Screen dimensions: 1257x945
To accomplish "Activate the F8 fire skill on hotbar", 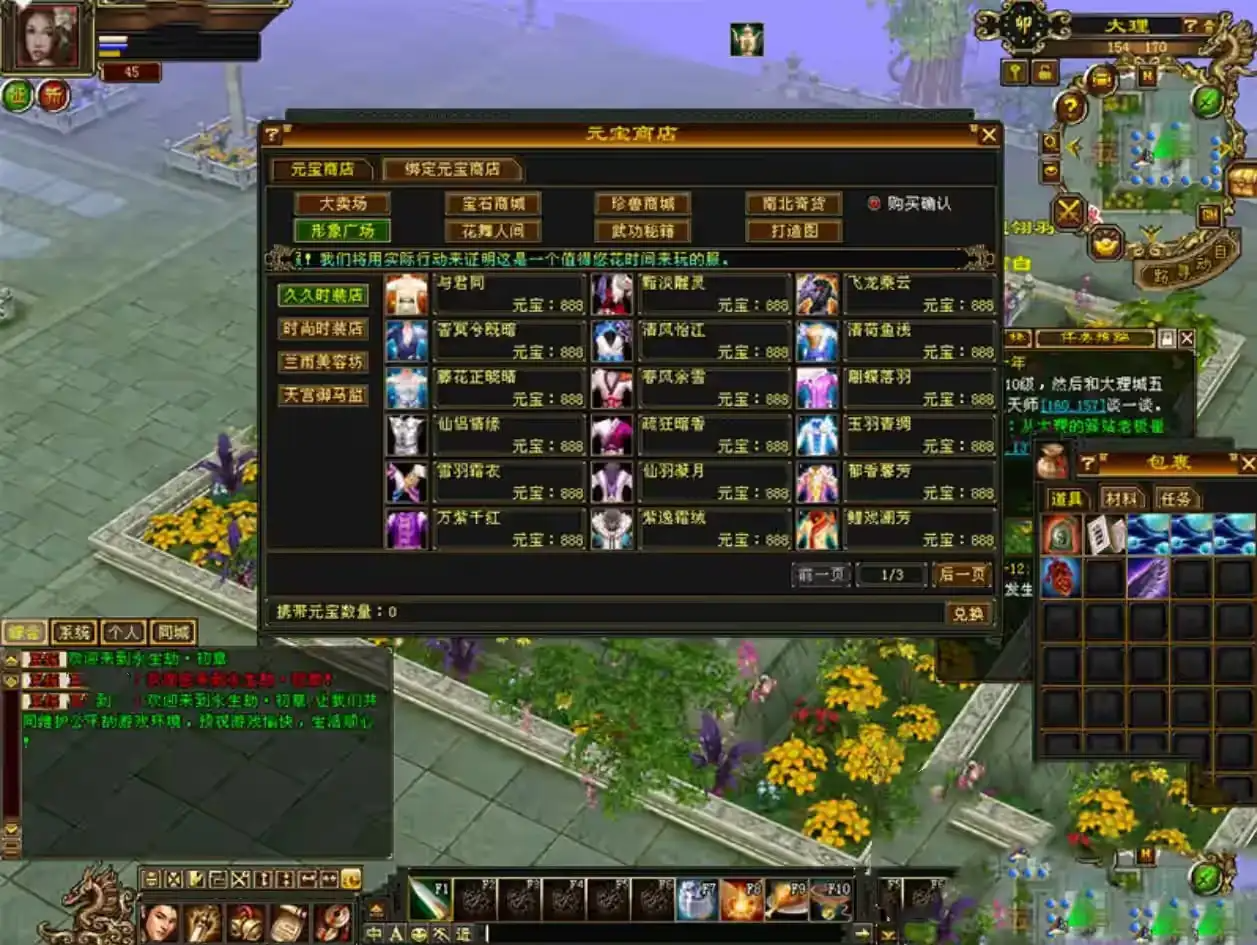I will [x=741, y=900].
